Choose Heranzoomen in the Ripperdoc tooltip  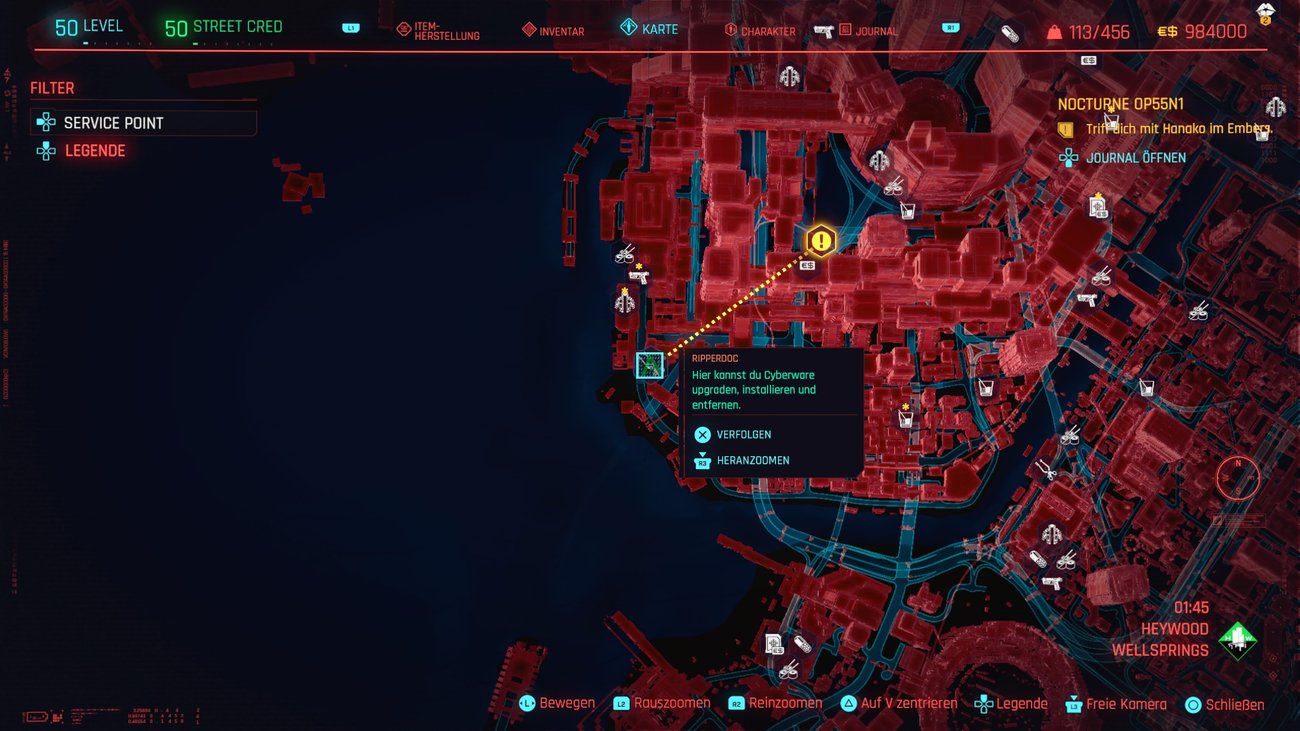tap(752, 461)
